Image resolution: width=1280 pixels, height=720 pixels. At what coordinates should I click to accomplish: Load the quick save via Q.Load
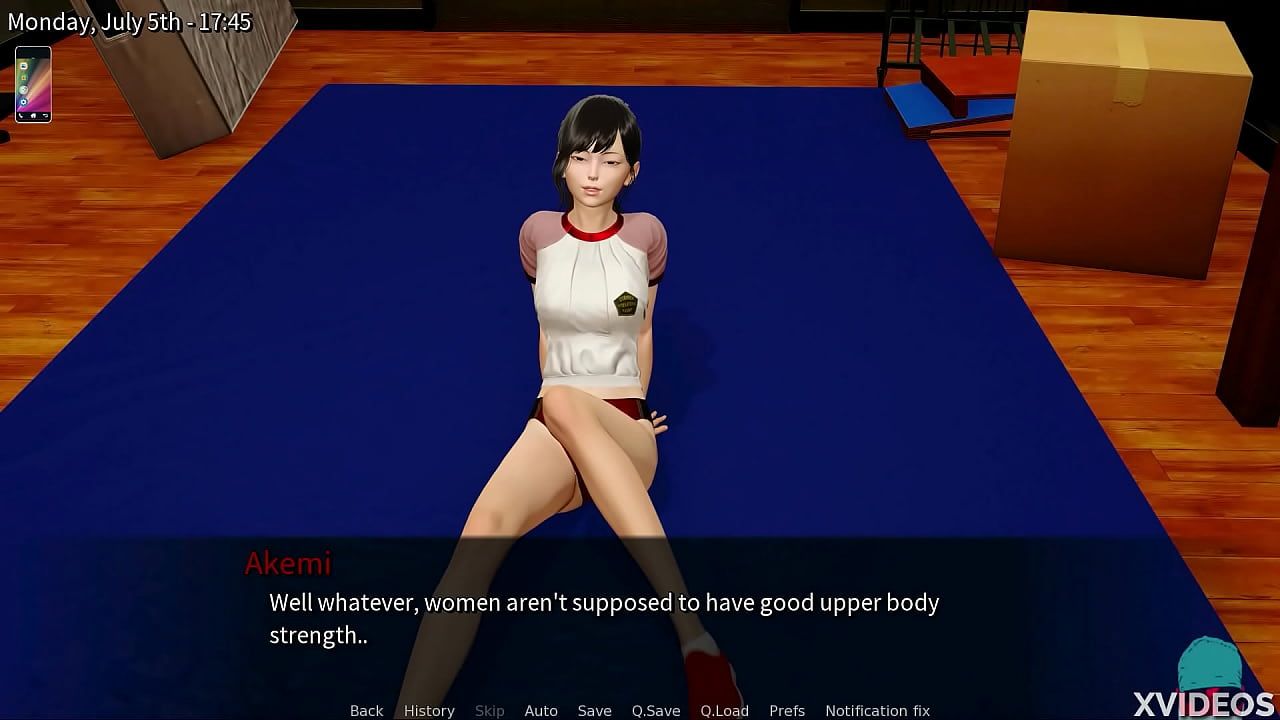point(724,710)
